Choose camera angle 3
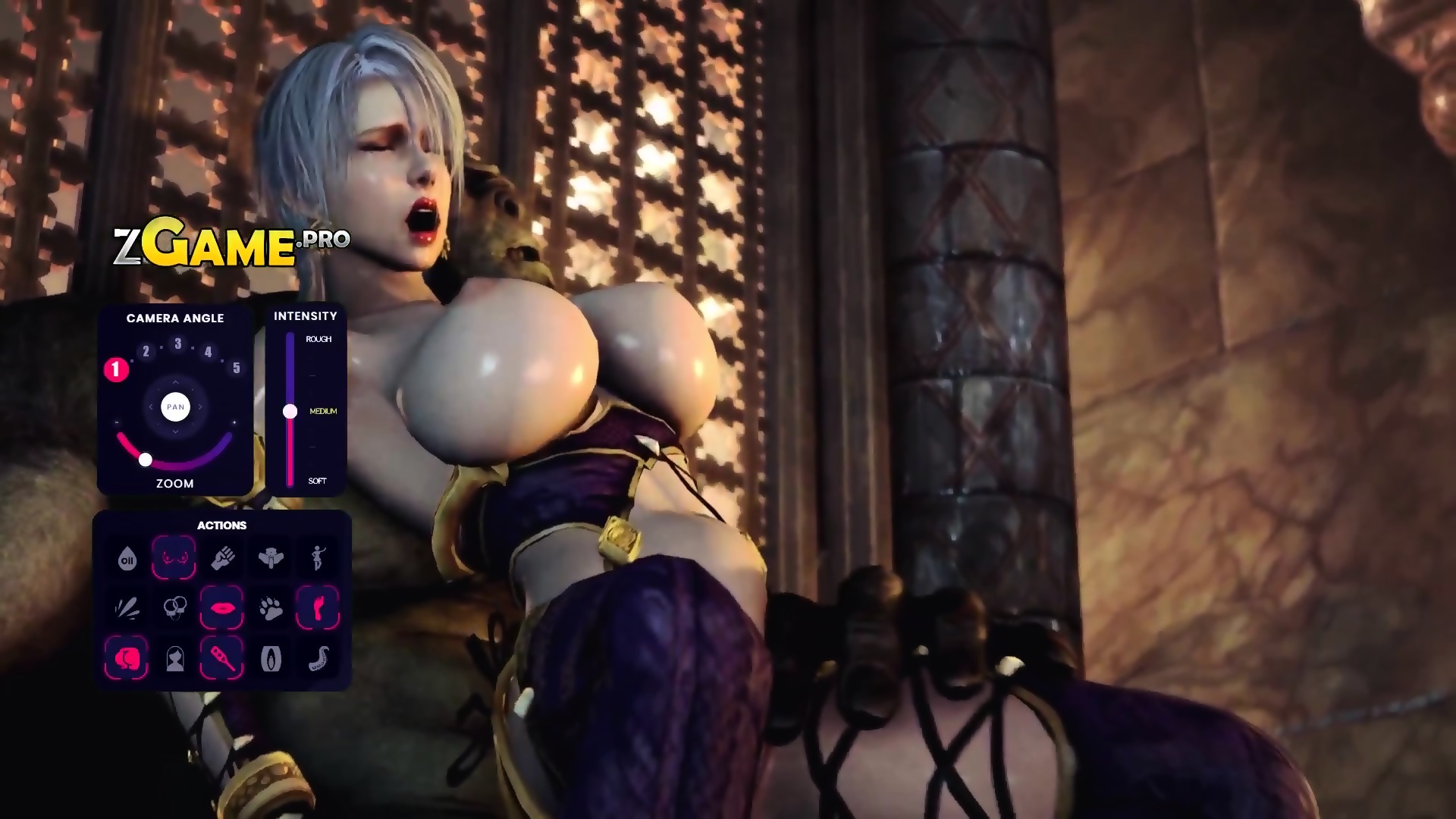 point(178,344)
